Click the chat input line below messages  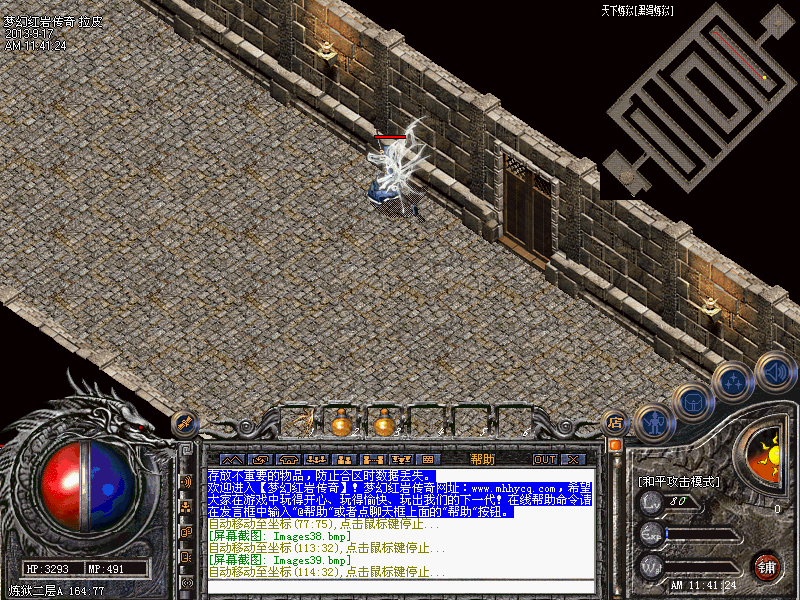(x=400, y=587)
